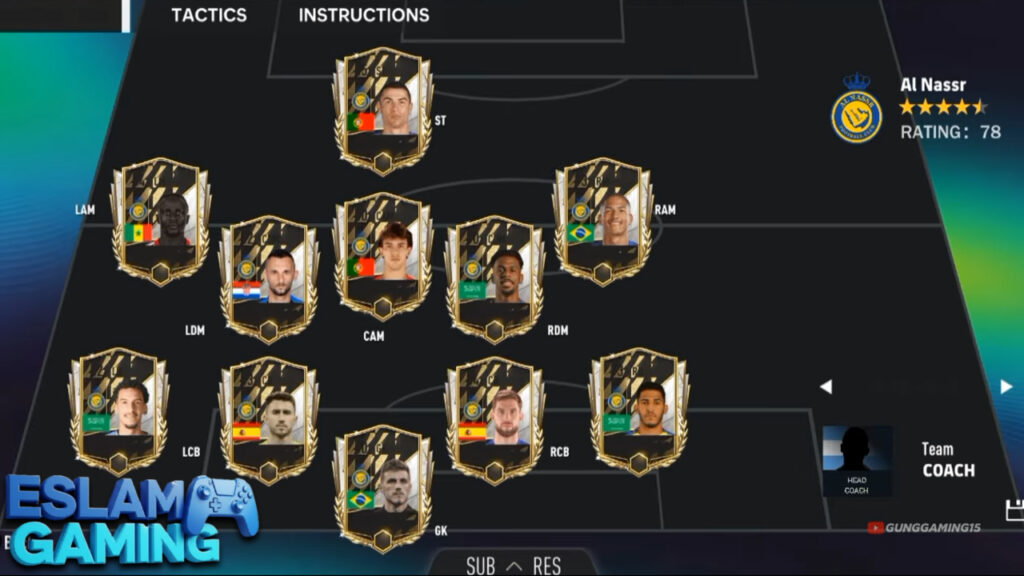Select the ST striker player card
1024x576 pixels.
(x=383, y=111)
